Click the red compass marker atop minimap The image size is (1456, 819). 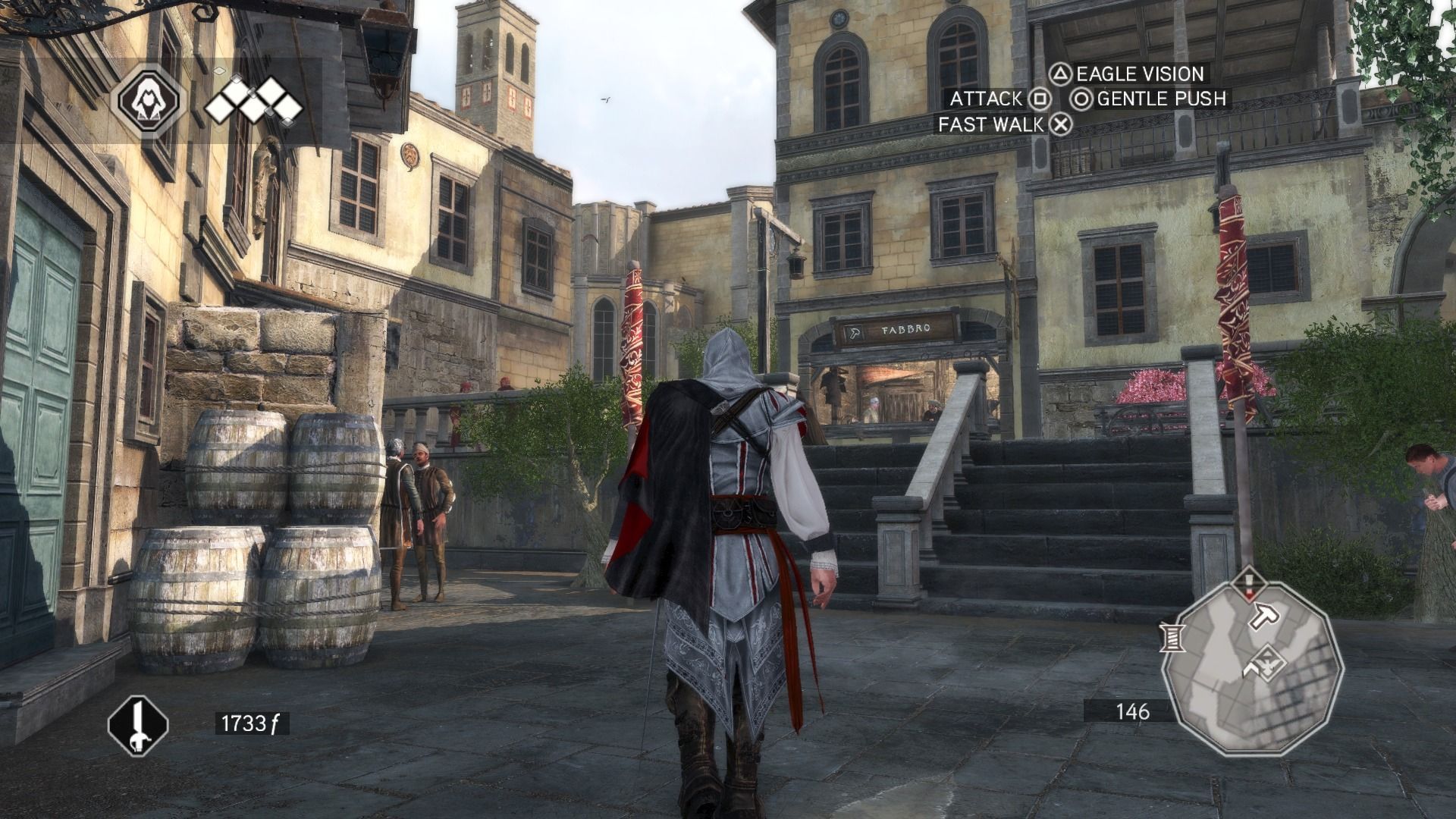[1249, 585]
